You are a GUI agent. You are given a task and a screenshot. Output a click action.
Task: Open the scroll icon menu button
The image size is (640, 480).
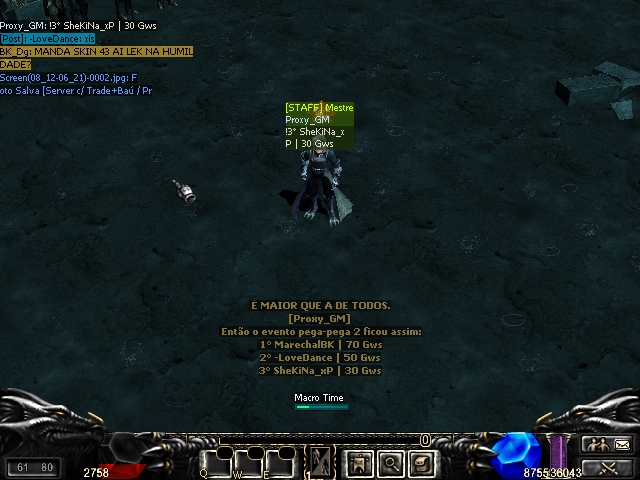click(x=422, y=464)
